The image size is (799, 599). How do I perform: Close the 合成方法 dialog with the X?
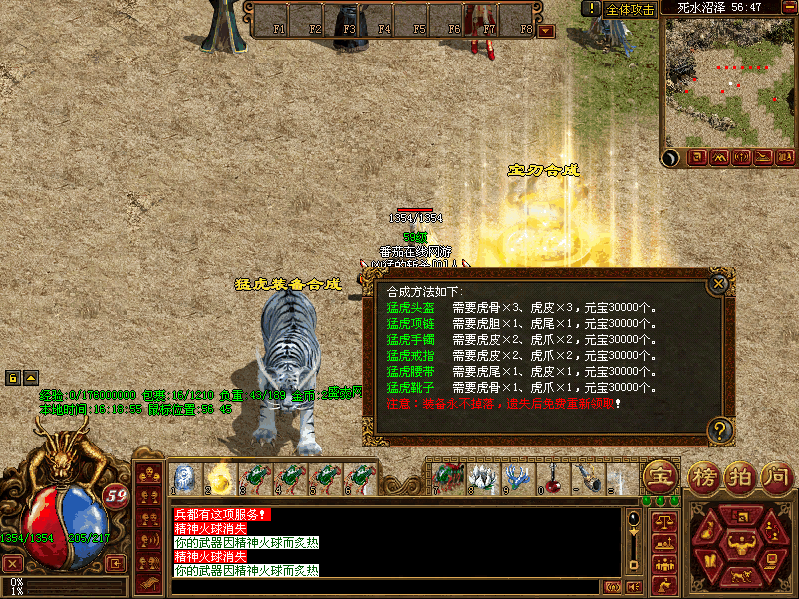[x=717, y=284]
